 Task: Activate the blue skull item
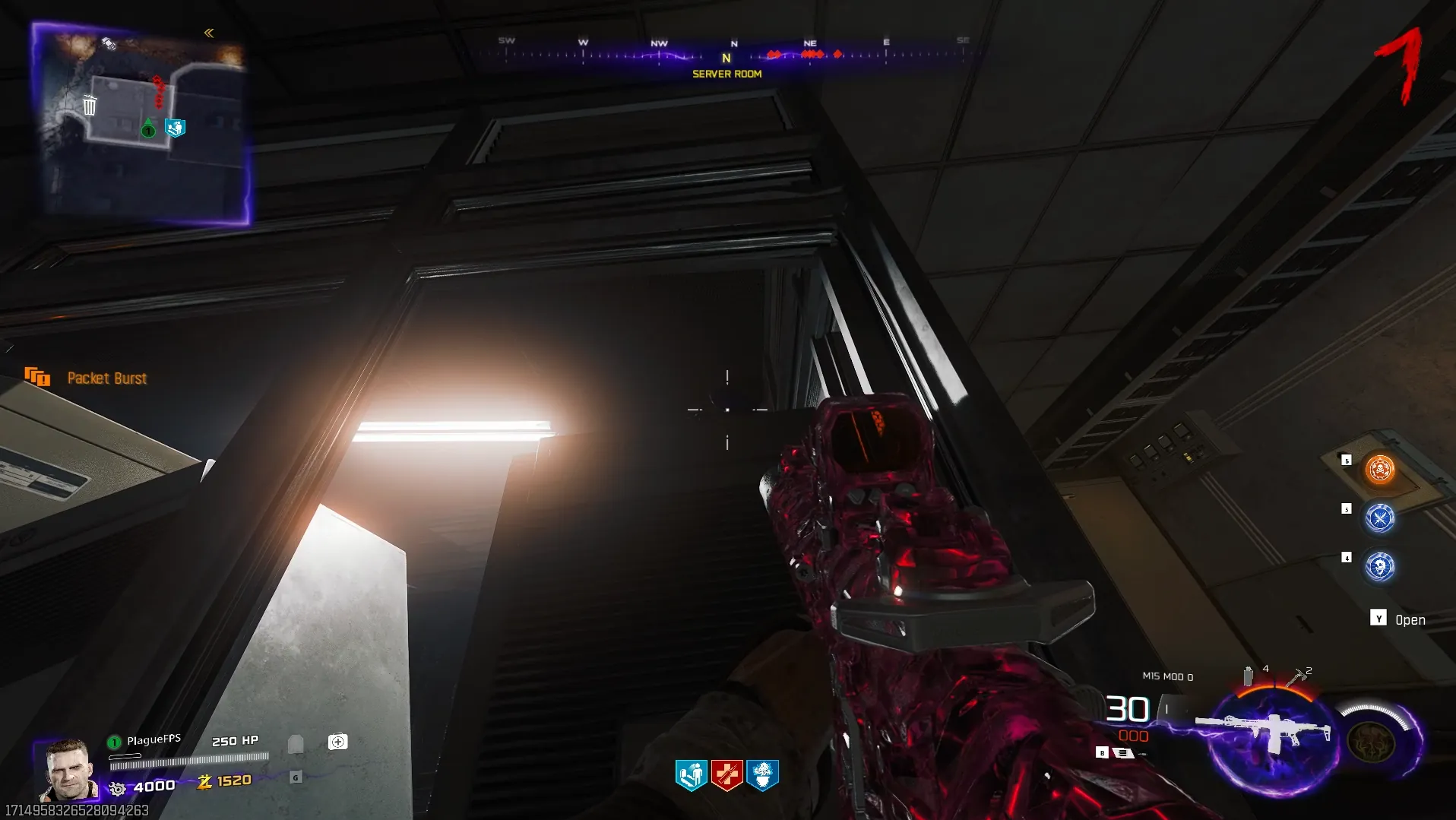tap(1379, 567)
